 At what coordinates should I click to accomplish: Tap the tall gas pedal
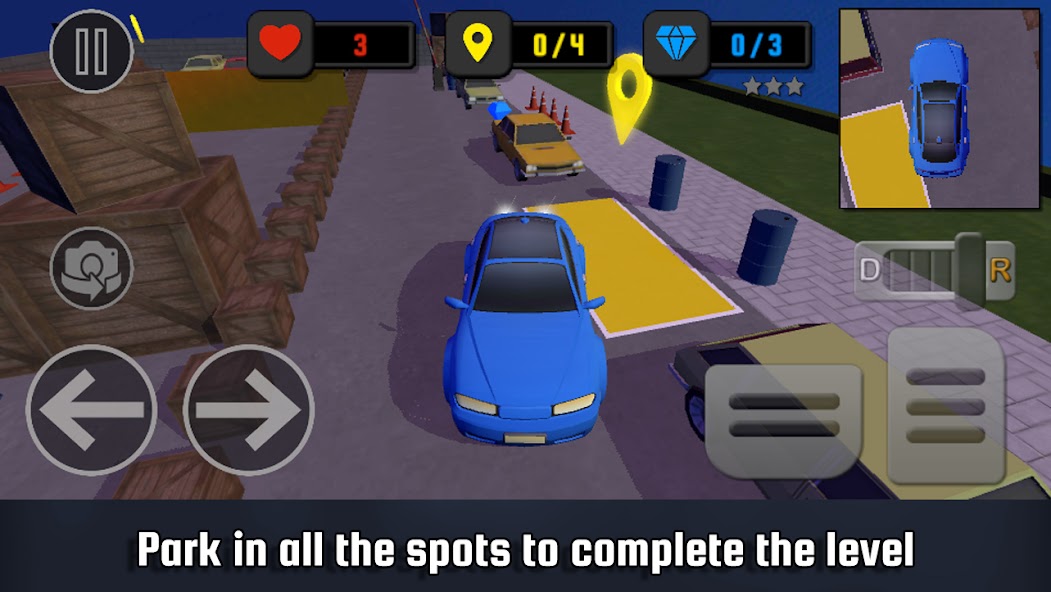point(945,405)
